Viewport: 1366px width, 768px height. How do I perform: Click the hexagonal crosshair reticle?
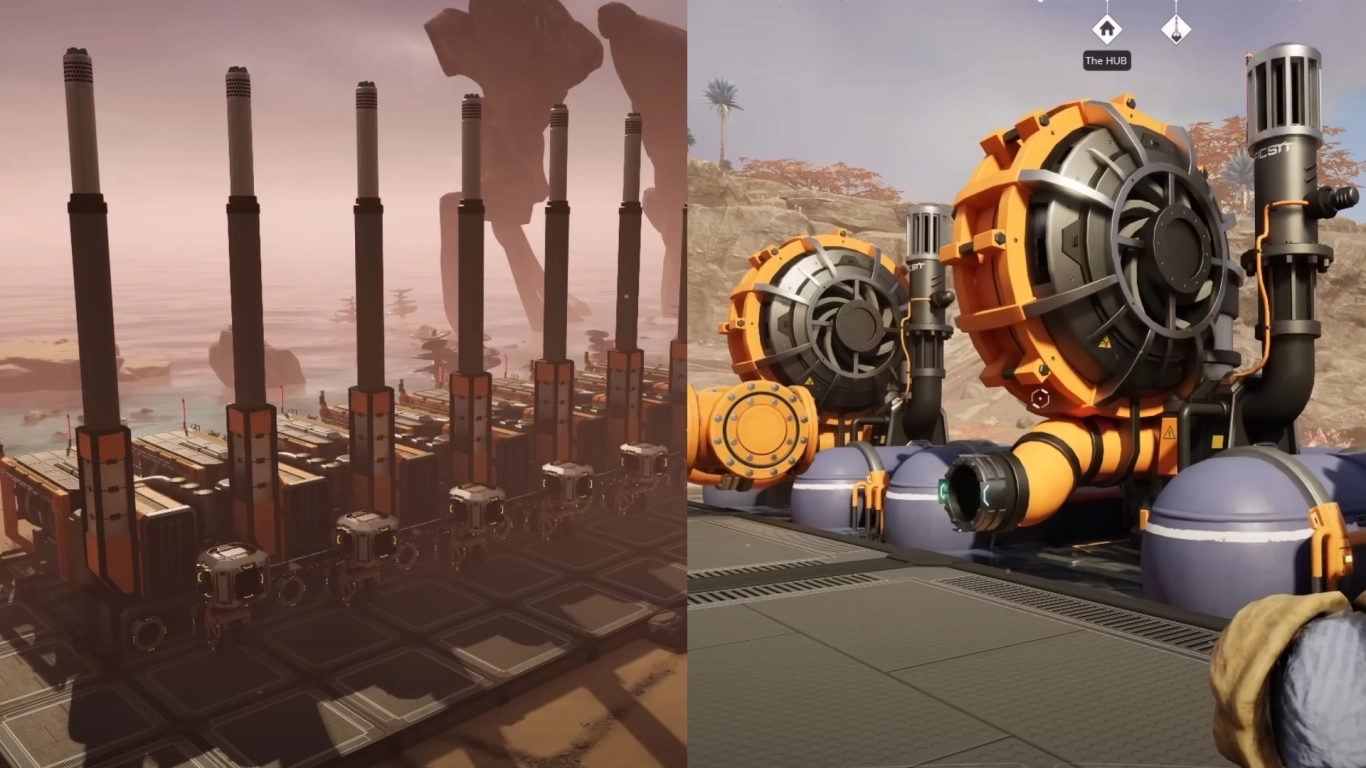[x=1040, y=397]
